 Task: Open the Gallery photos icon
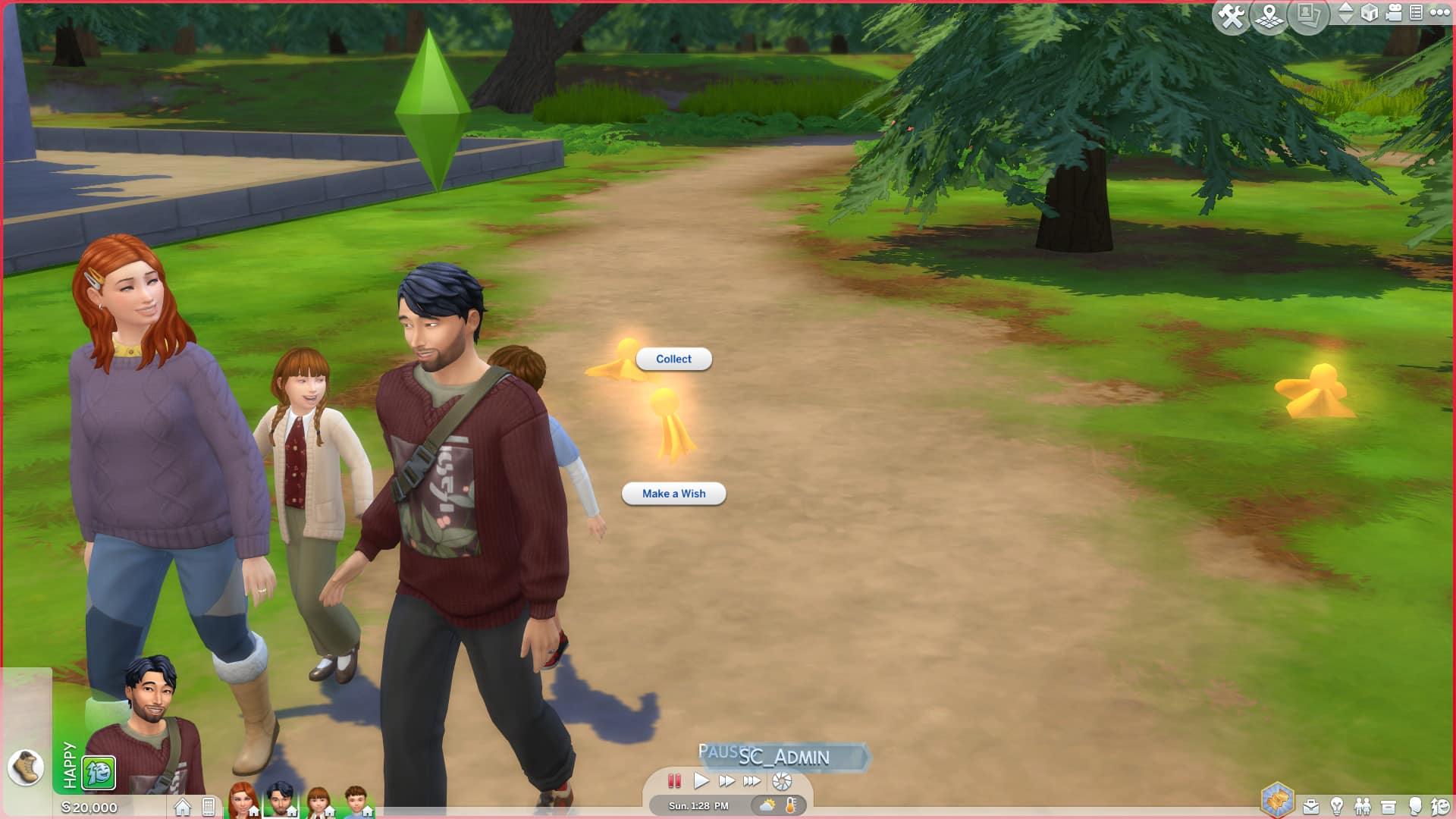tap(1308, 14)
